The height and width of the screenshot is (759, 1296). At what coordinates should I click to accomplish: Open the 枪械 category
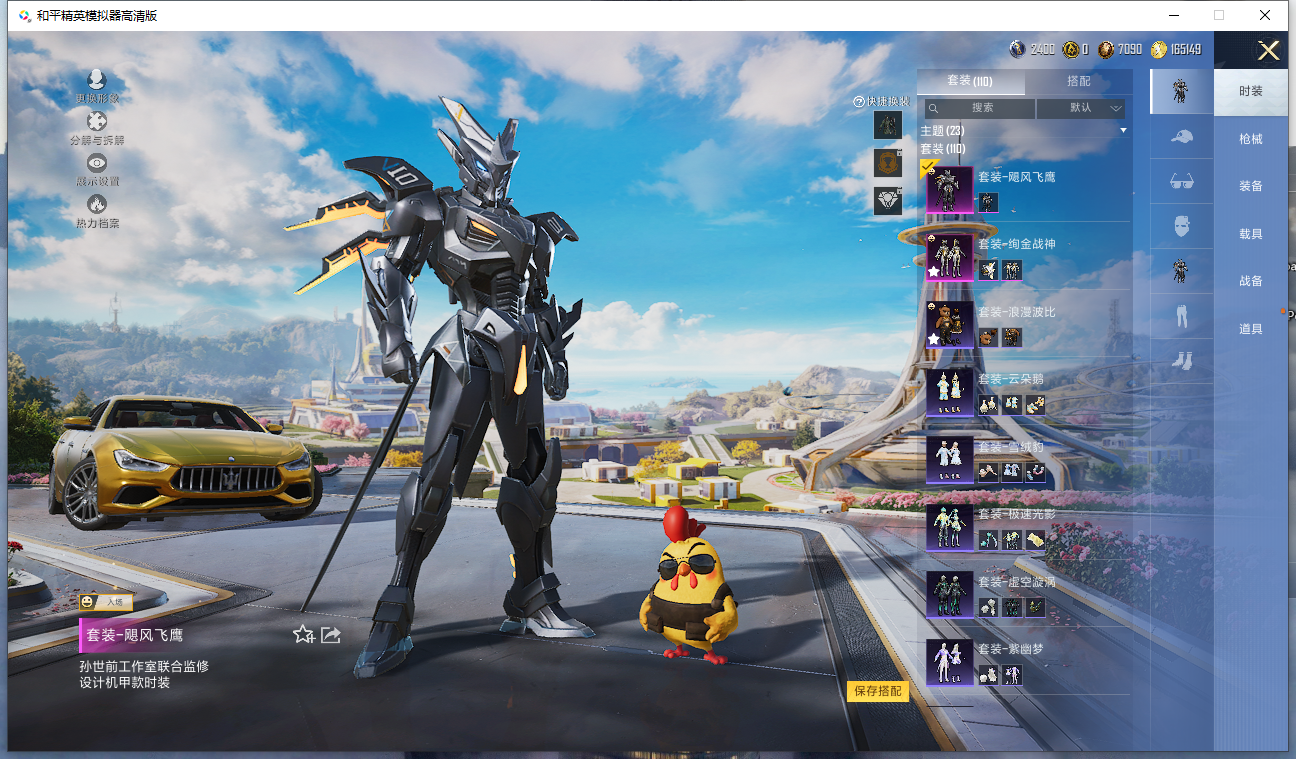point(1250,139)
